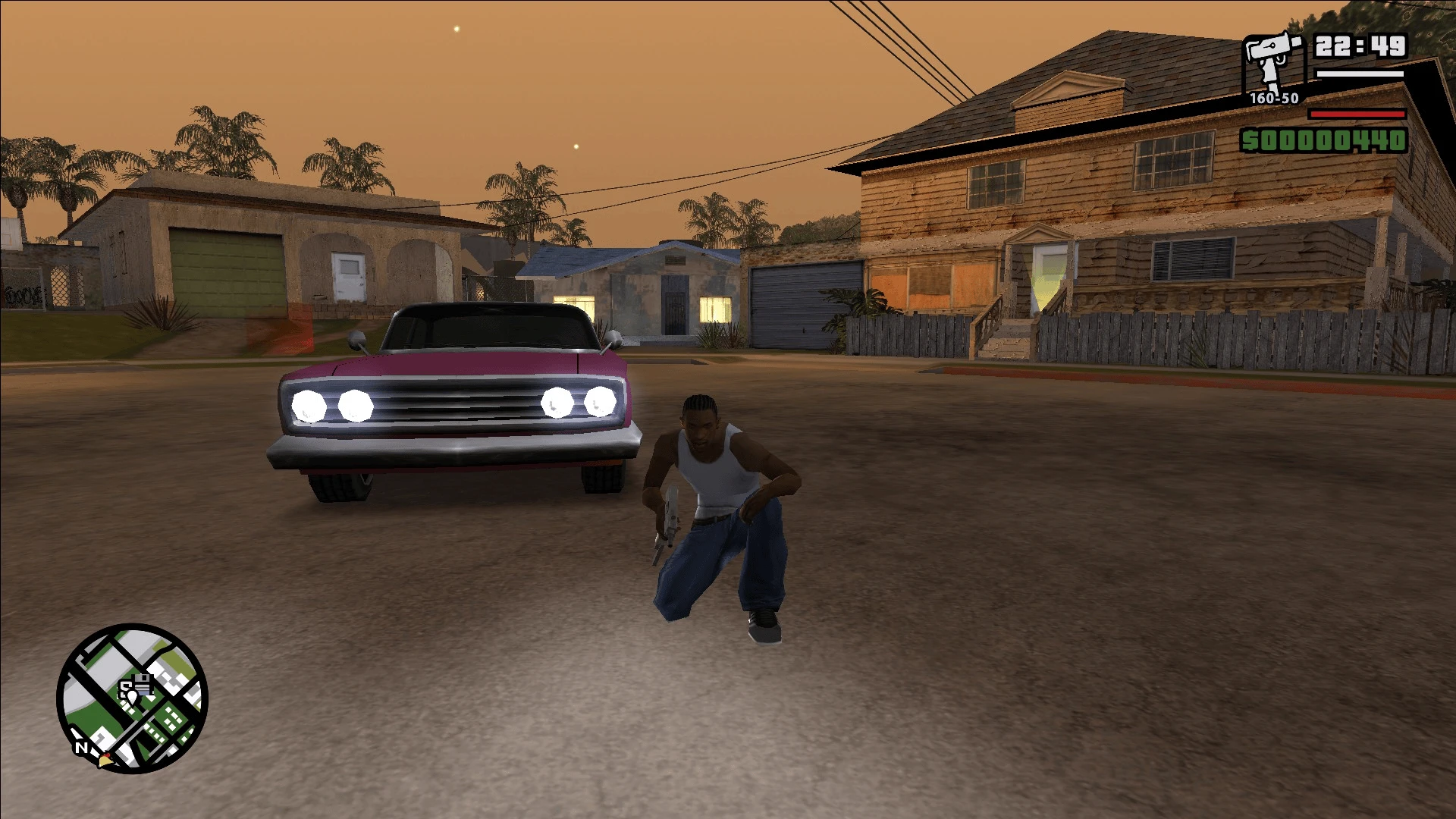The width and height of the screenshot is (1456, 819).
Task: Click the ammo counter reading 160-50
Action: click(1272, 99)
